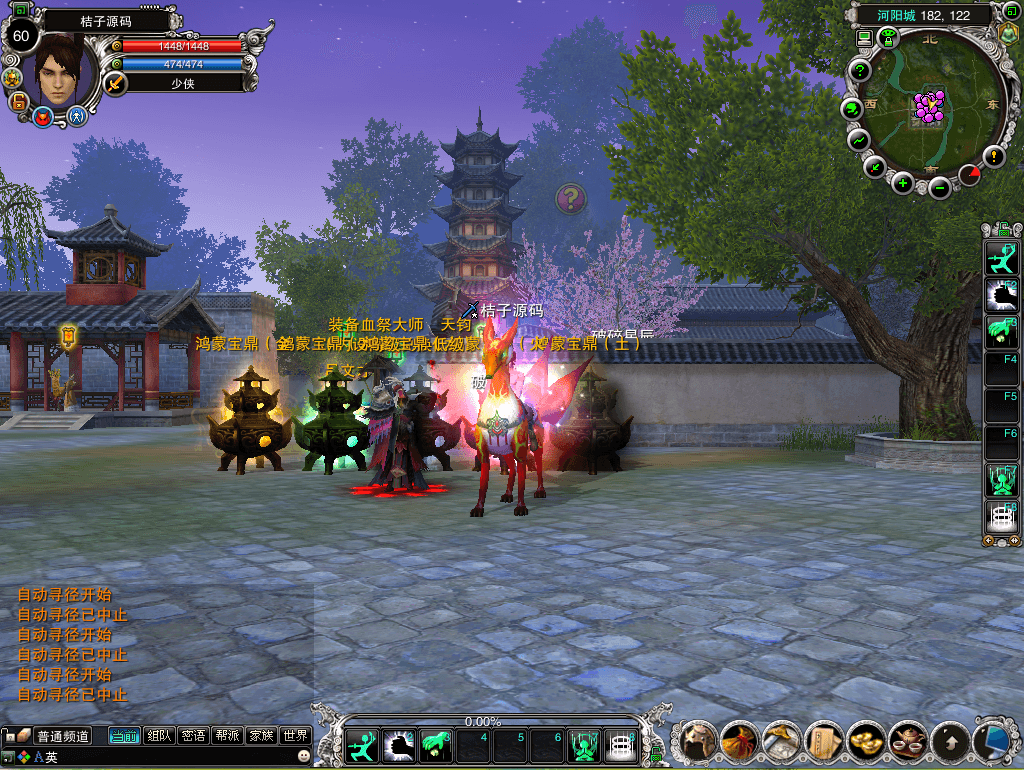Toggle the eye and lock minimap button

coord(887,38)
